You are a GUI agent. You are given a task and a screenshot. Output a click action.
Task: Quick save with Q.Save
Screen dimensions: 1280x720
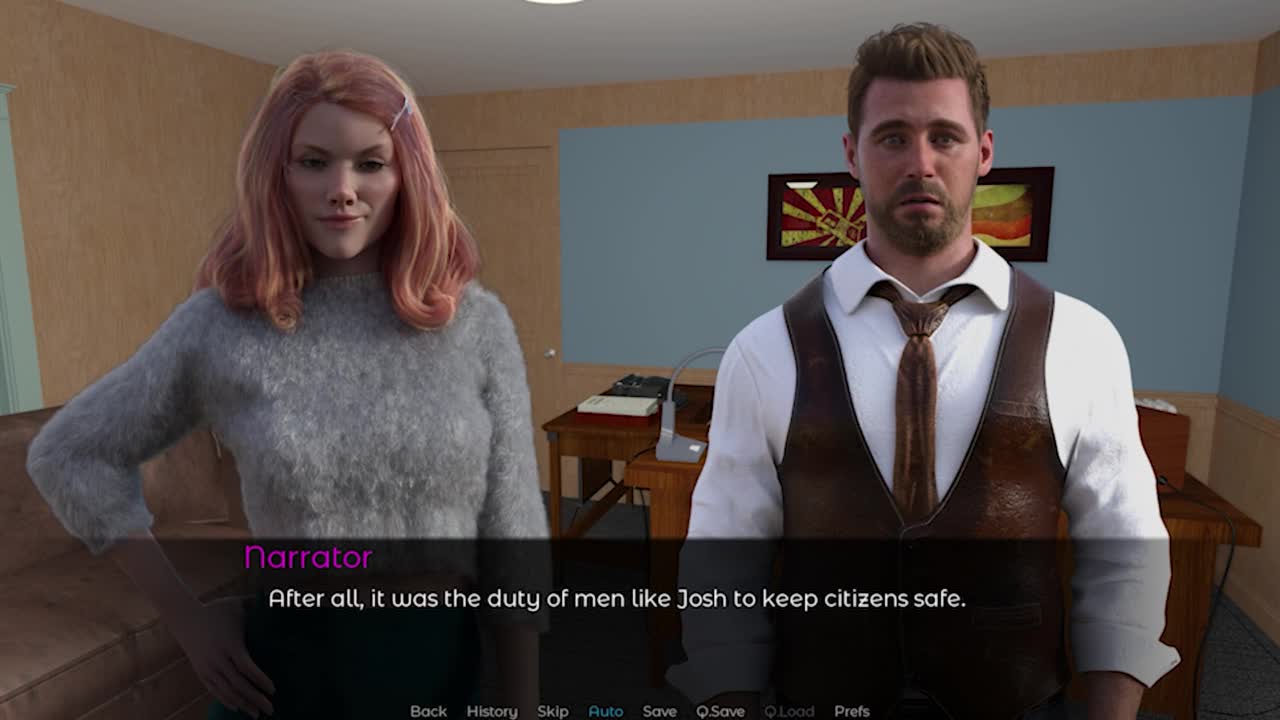720,711
